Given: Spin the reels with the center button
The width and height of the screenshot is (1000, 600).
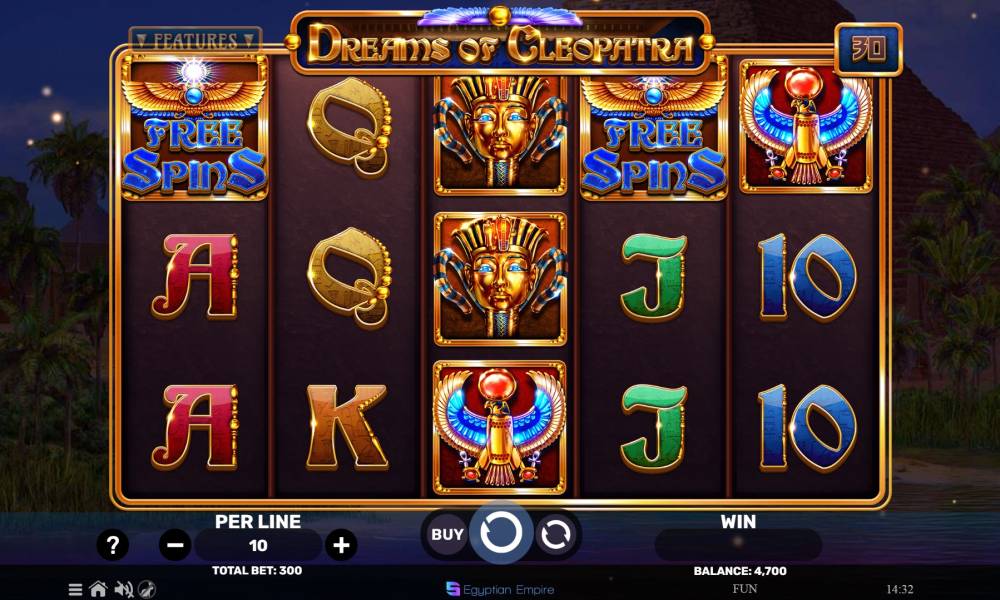Looking at the screenshot, I should 500,534.
